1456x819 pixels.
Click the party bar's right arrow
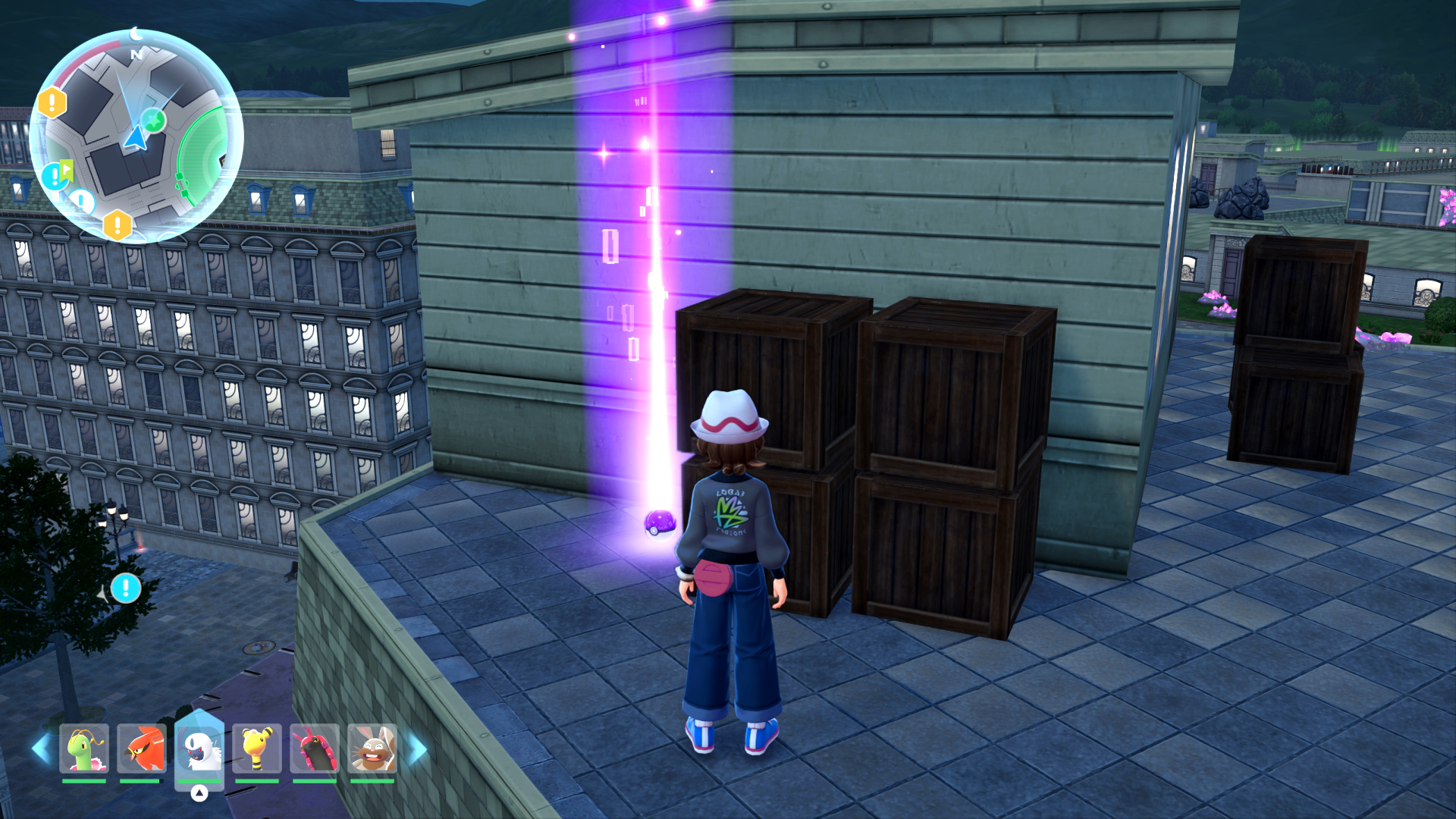pos(417,750)
